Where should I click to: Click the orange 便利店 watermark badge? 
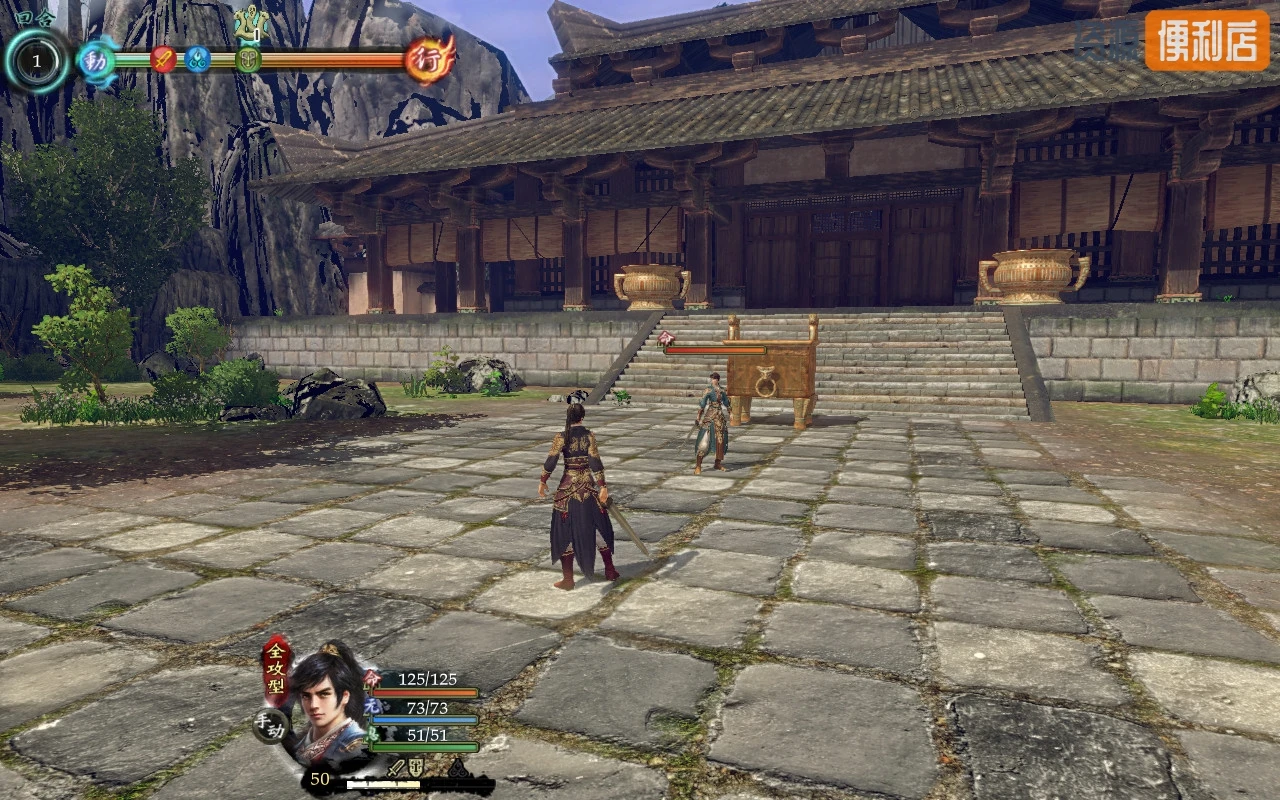tap(1207, 40)
